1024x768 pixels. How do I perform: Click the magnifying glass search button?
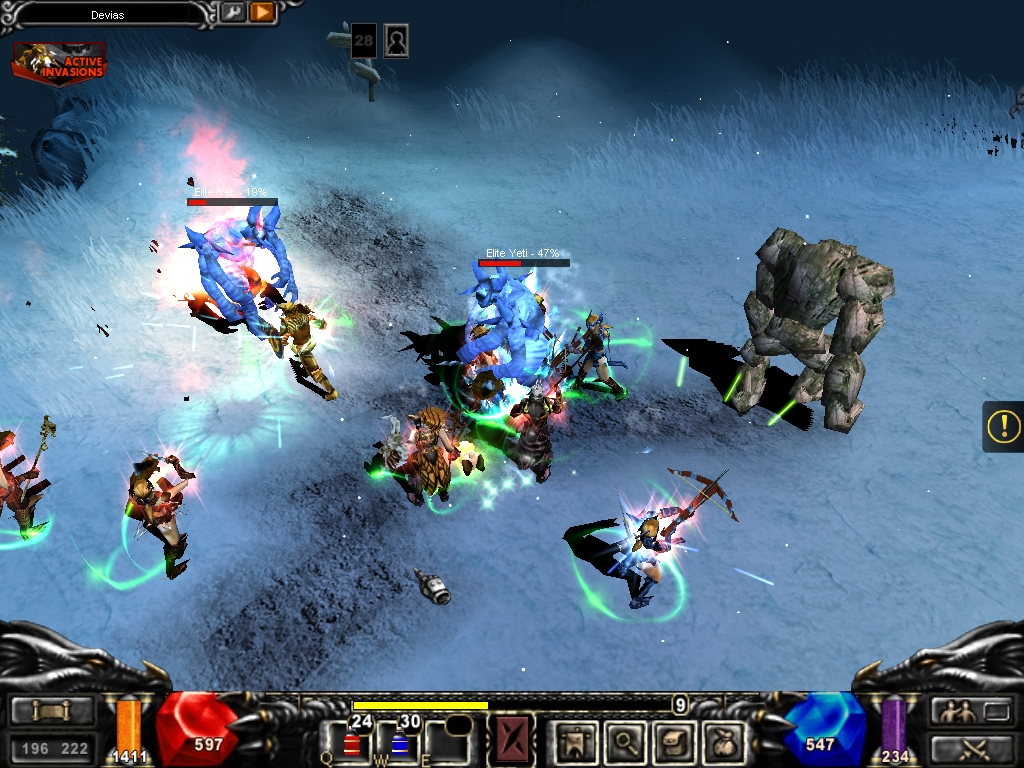point(626,741)
